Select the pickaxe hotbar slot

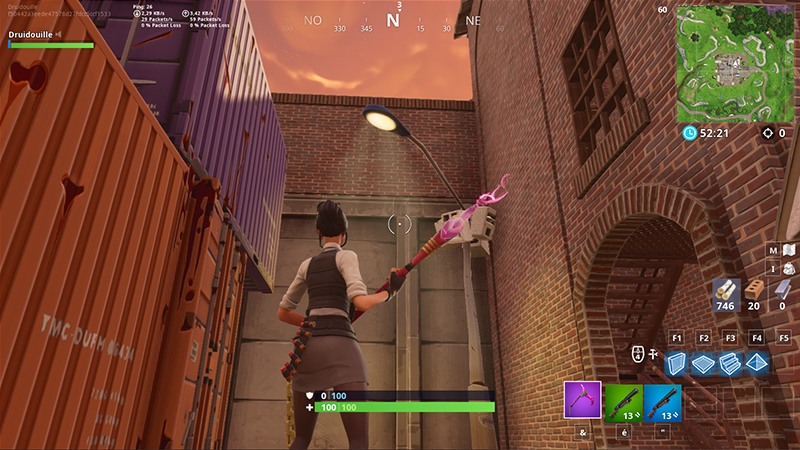click(582, 400)
